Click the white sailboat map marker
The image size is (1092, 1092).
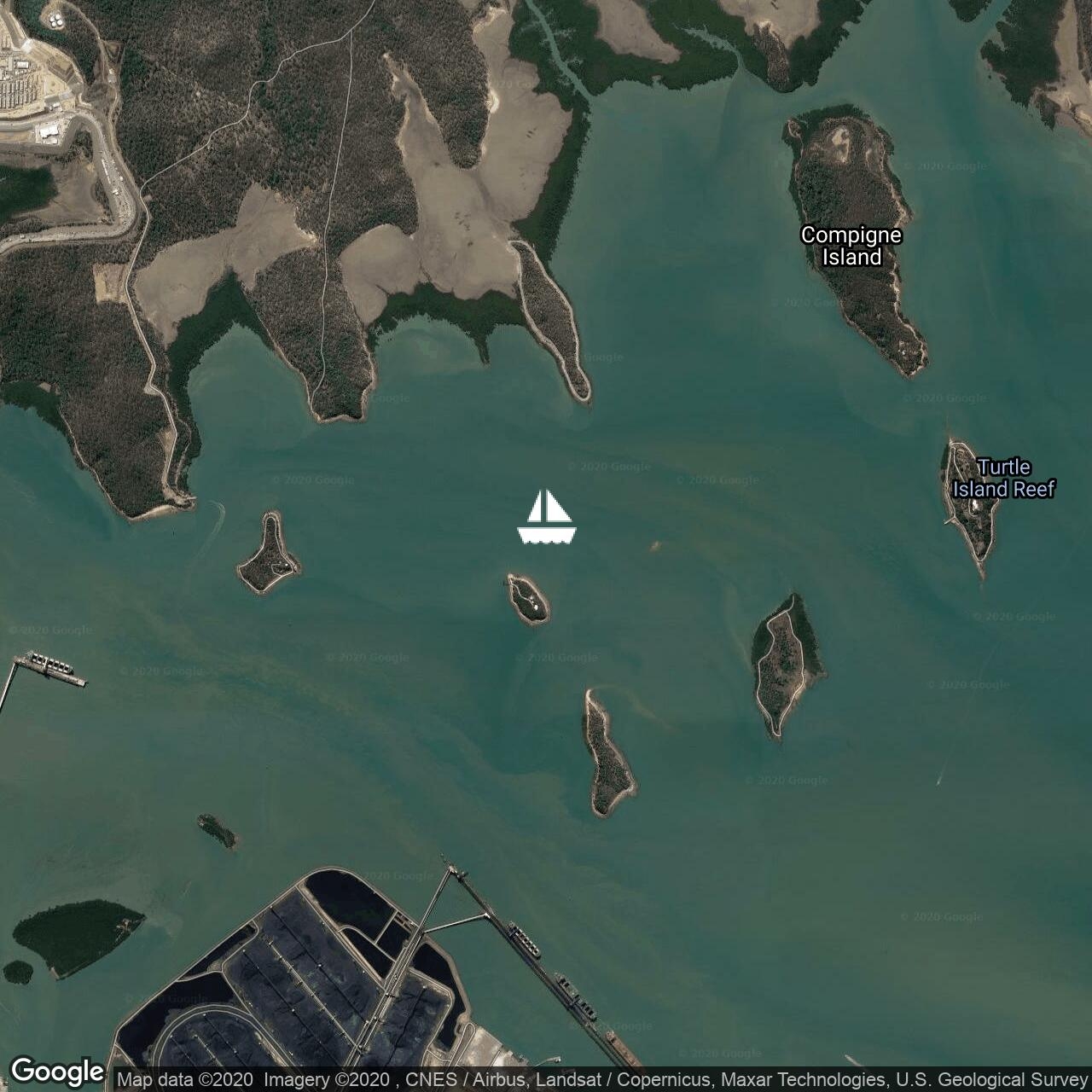pos(546,517)
